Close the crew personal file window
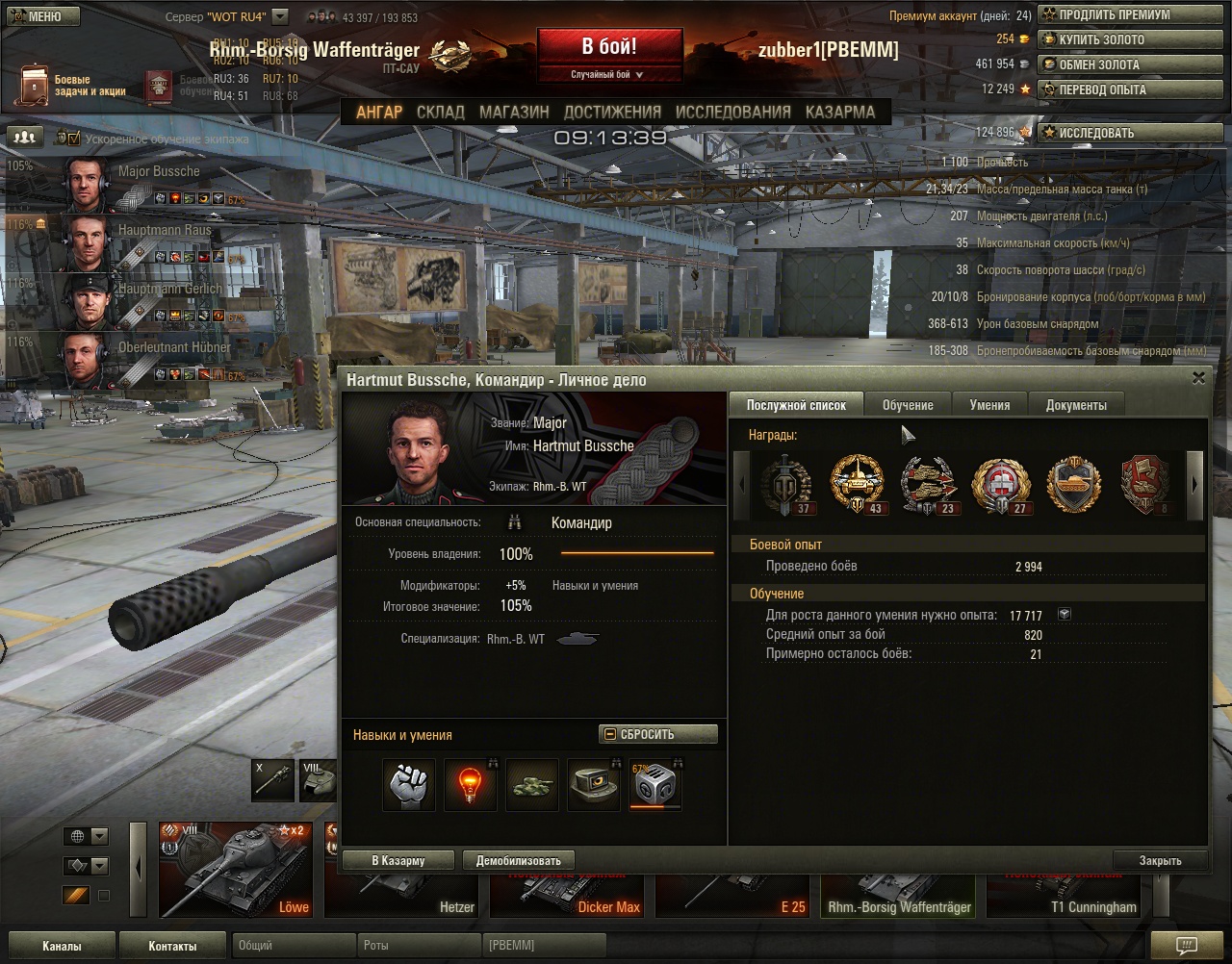 point(1198,379)
